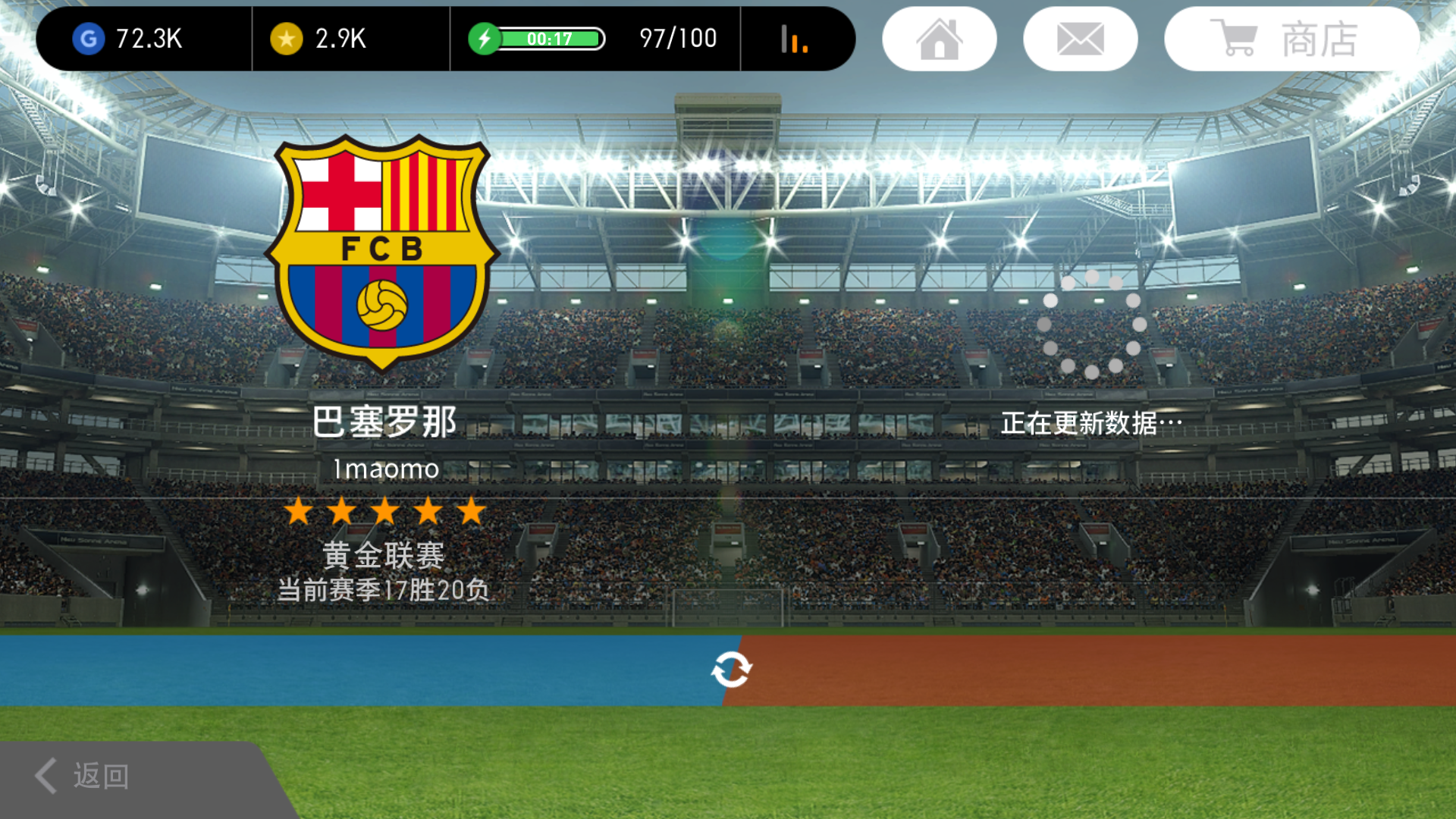Select the FCB Barcelona team crest
Image resolution: width=1456 pixels, height=819 pixels.
pyautogui.click(x=381, y=250)
